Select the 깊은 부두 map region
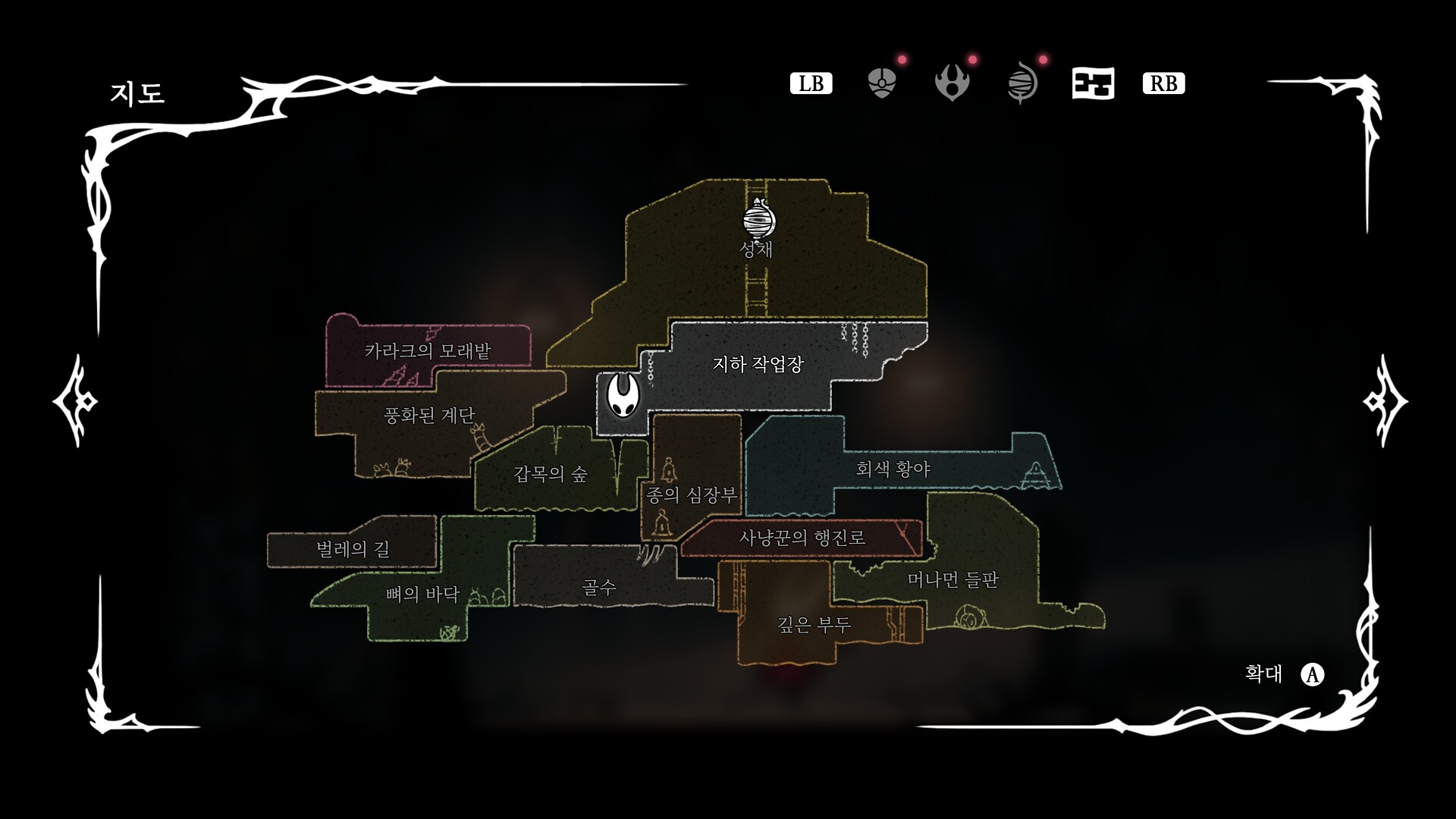The width and height of the screenshot is (1456, 819). coord(814,625)
